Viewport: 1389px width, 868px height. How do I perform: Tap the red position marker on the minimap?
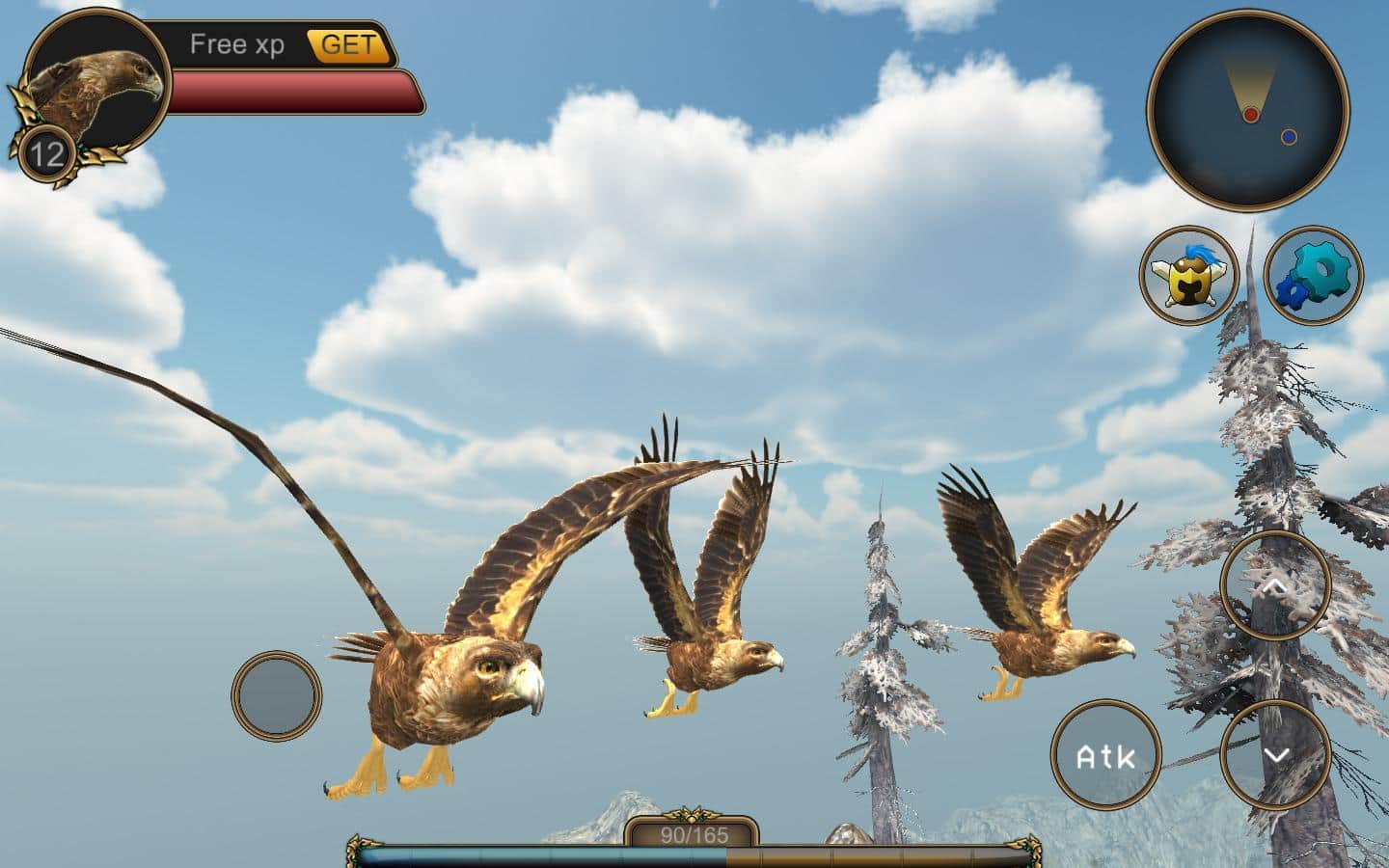[x=1251, y=113]
